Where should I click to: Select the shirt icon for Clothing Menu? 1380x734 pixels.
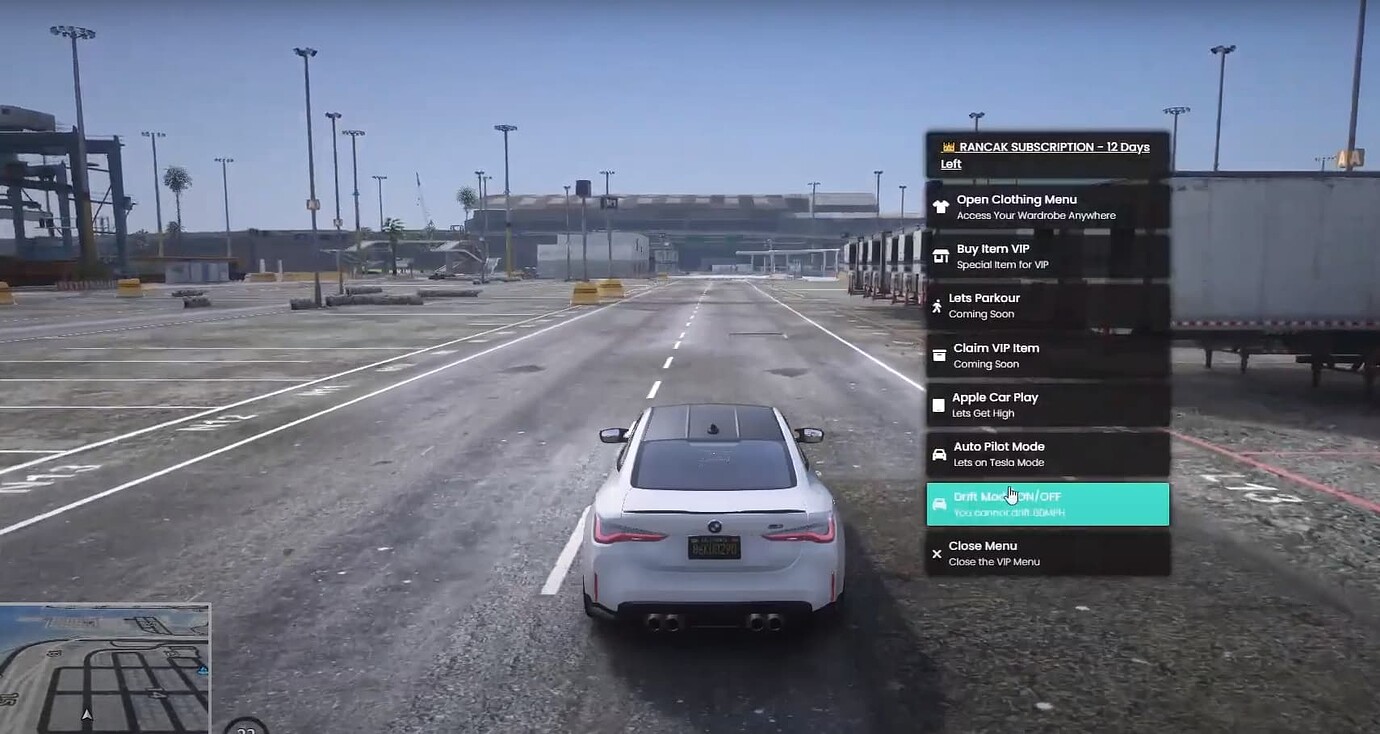(x=938, y=204)
